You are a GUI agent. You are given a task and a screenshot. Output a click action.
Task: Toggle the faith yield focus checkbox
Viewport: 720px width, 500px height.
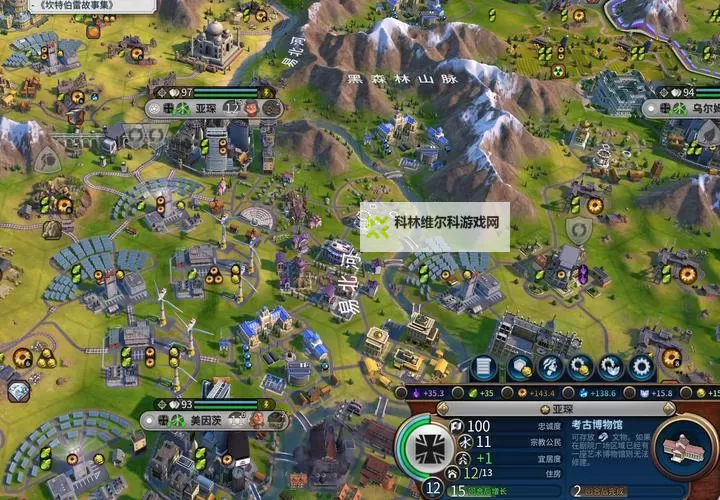pos(628,393)
